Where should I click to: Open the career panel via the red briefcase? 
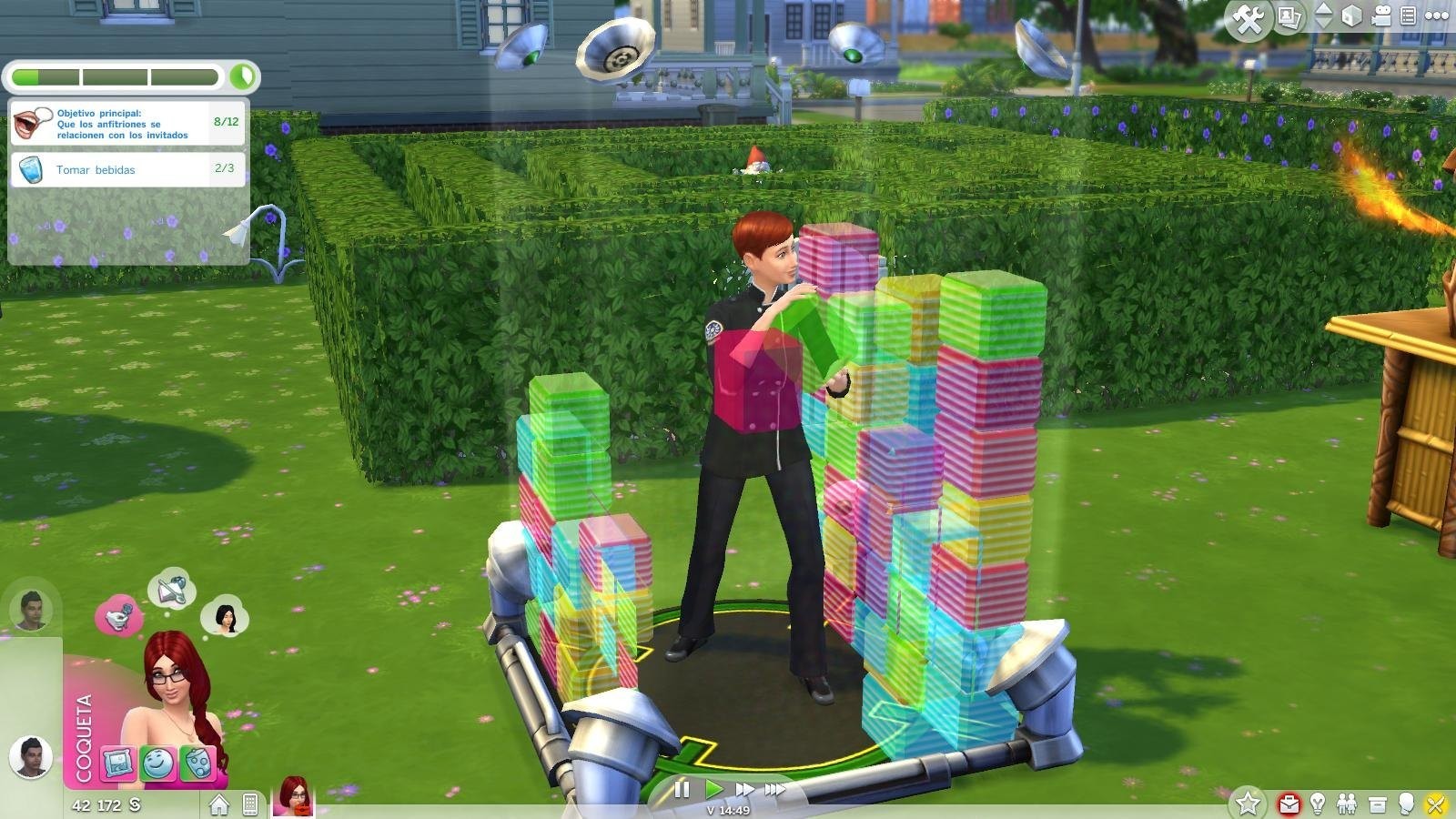click(x=1289, y=804)
